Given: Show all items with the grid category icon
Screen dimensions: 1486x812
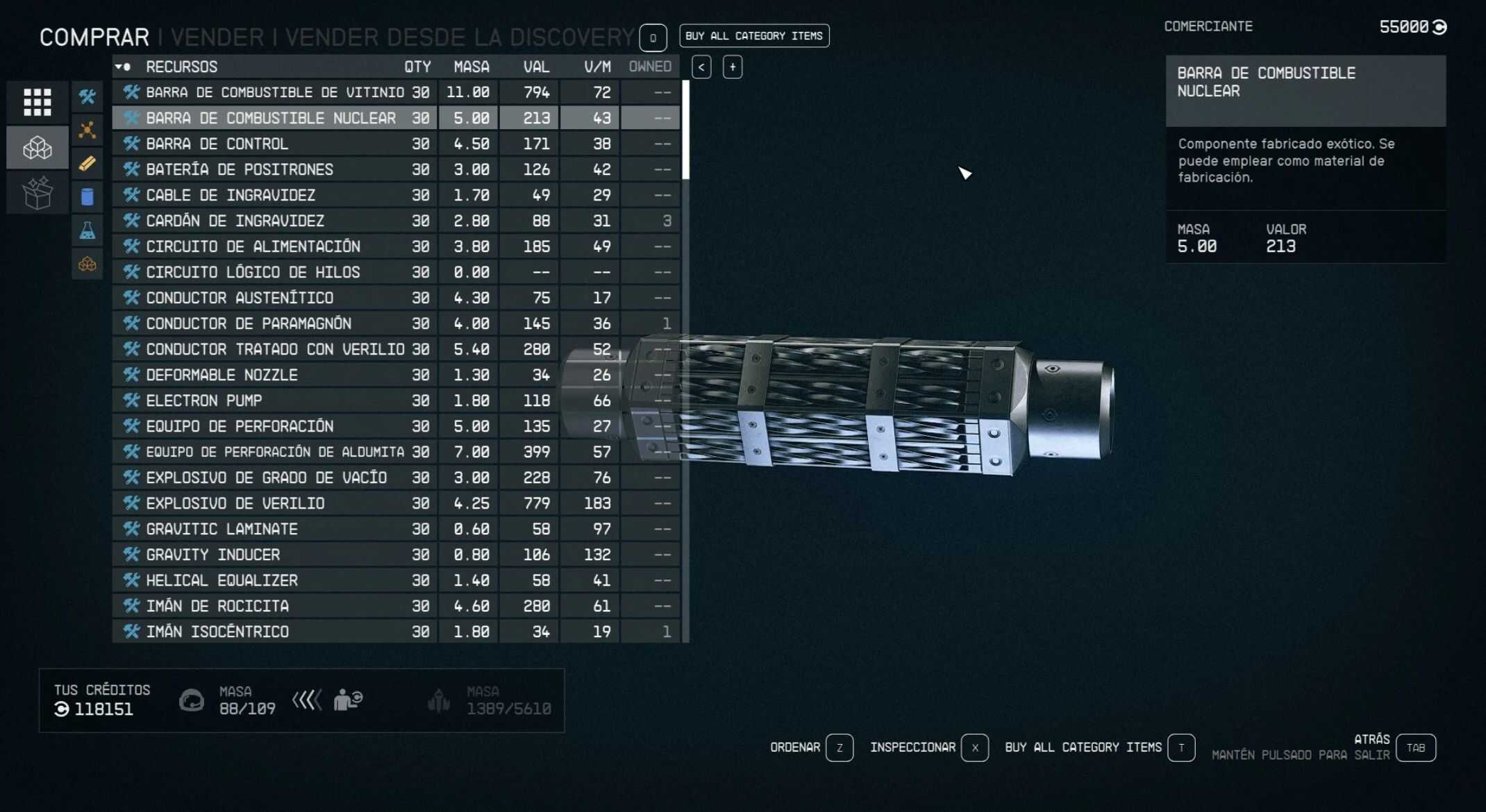Looking at the screenshot, I should point(37,102).
